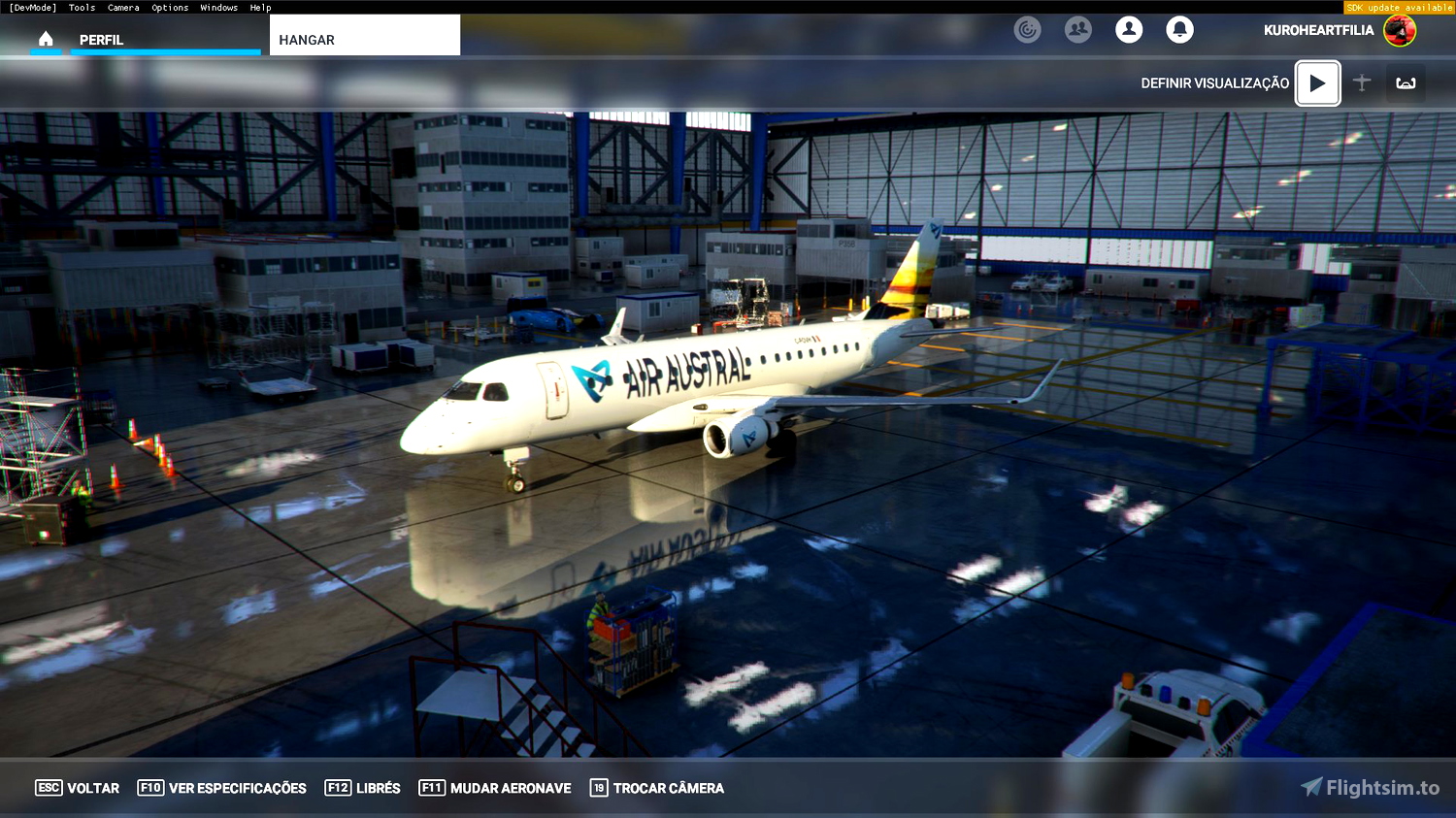Open the Options menu
The height and width of the screenshot is (818, 1456).
coord(169,7)
